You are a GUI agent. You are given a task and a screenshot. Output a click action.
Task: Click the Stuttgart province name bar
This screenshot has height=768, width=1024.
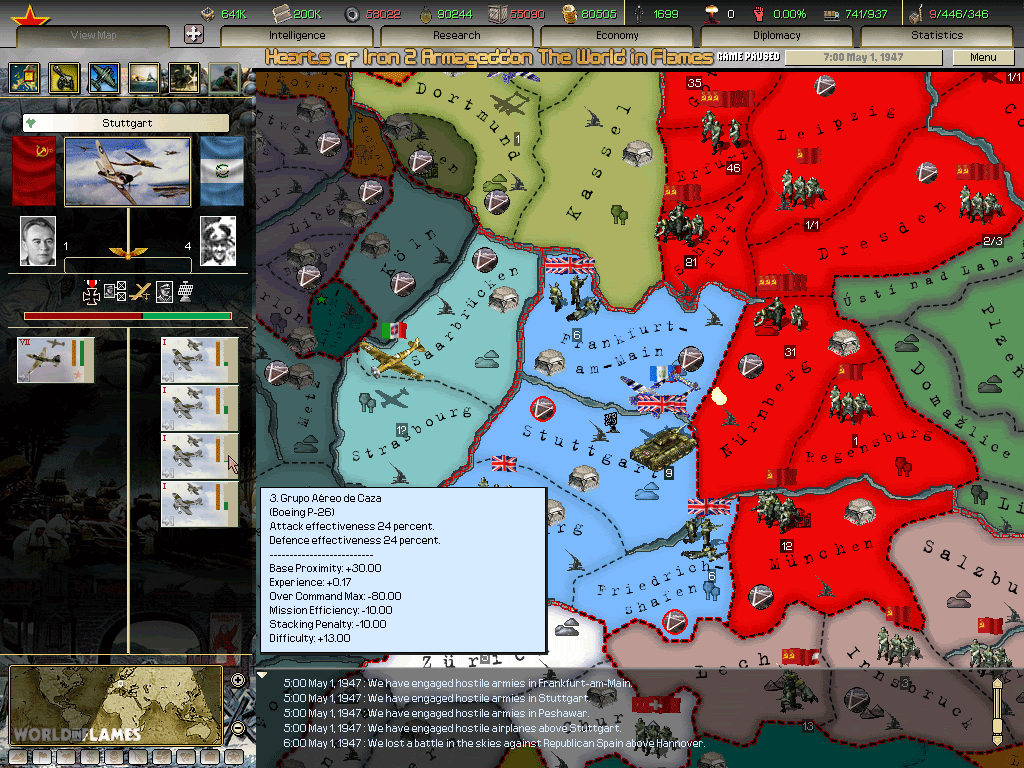coord(126,123)
